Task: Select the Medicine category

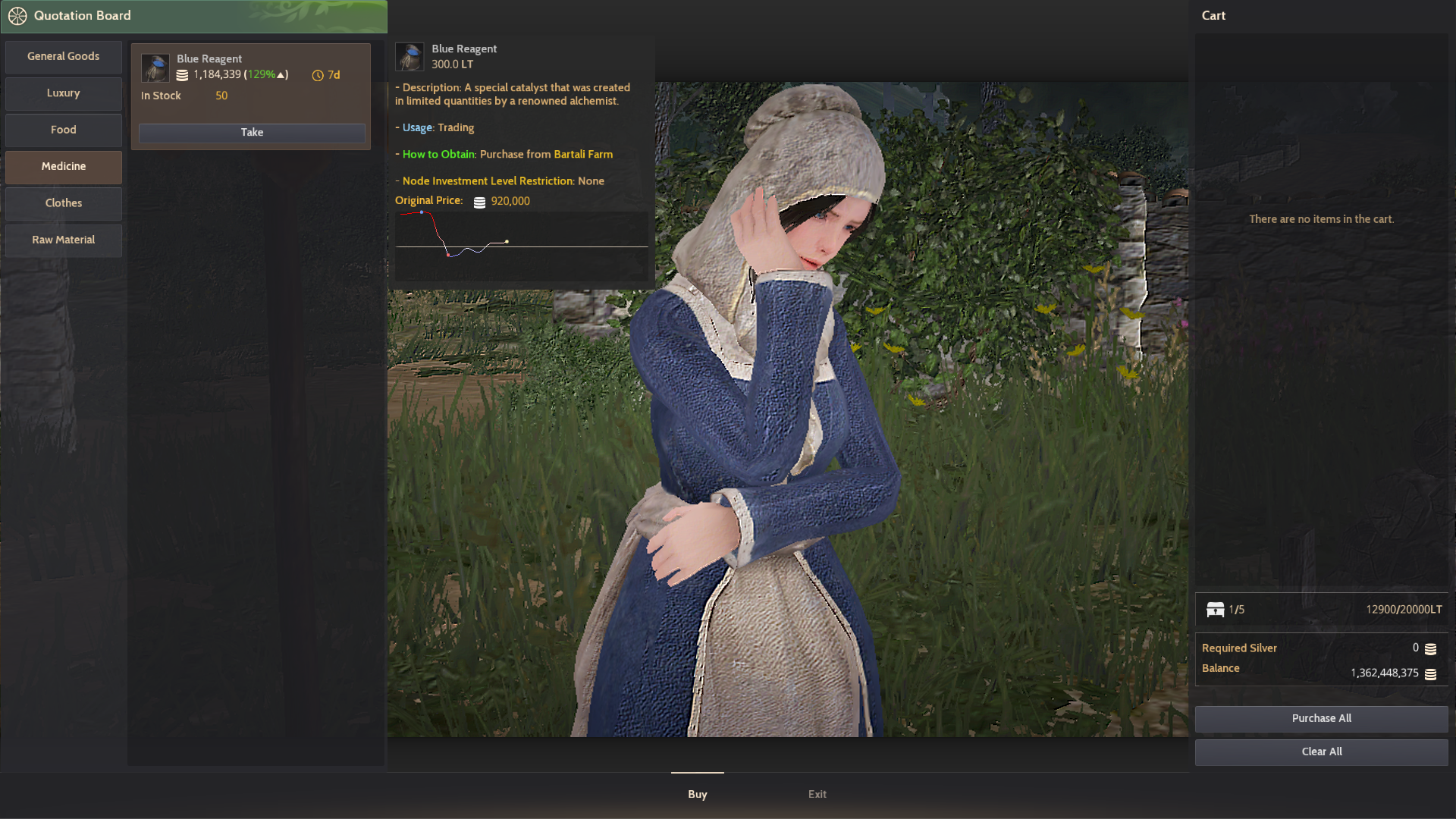Action: click(63, 166)
